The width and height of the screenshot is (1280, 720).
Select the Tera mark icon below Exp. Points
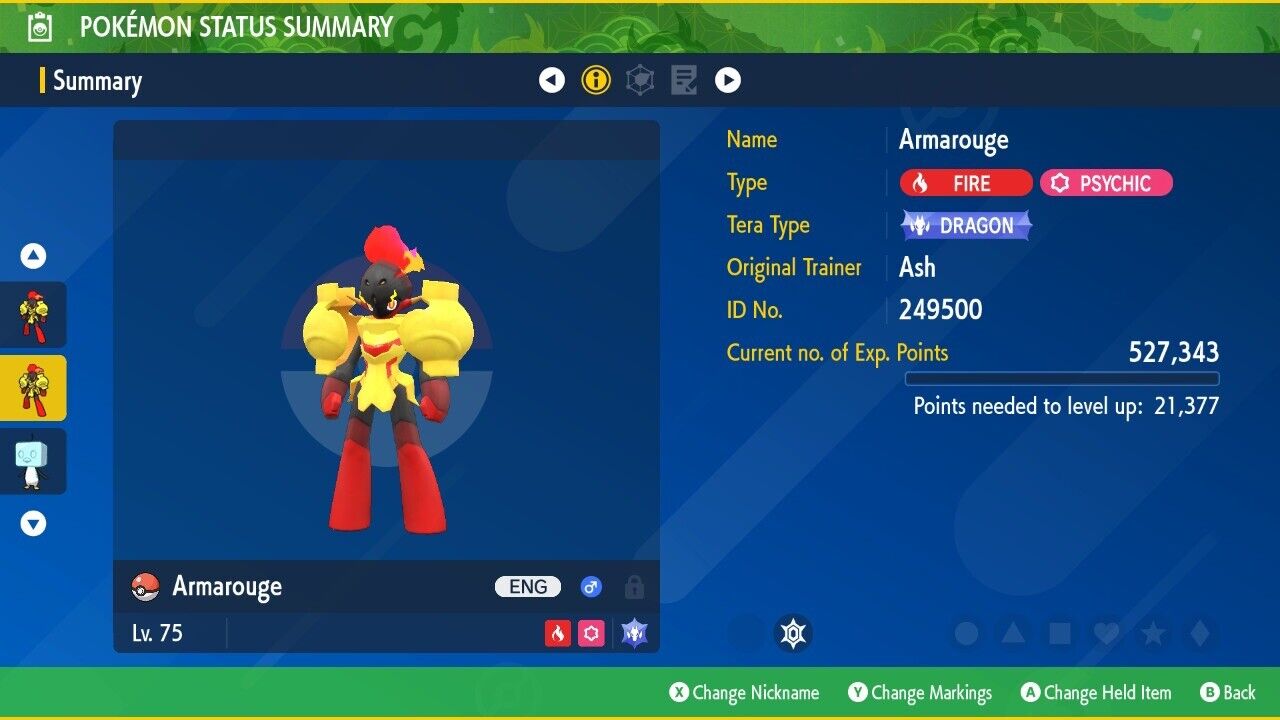click(794, 633)
